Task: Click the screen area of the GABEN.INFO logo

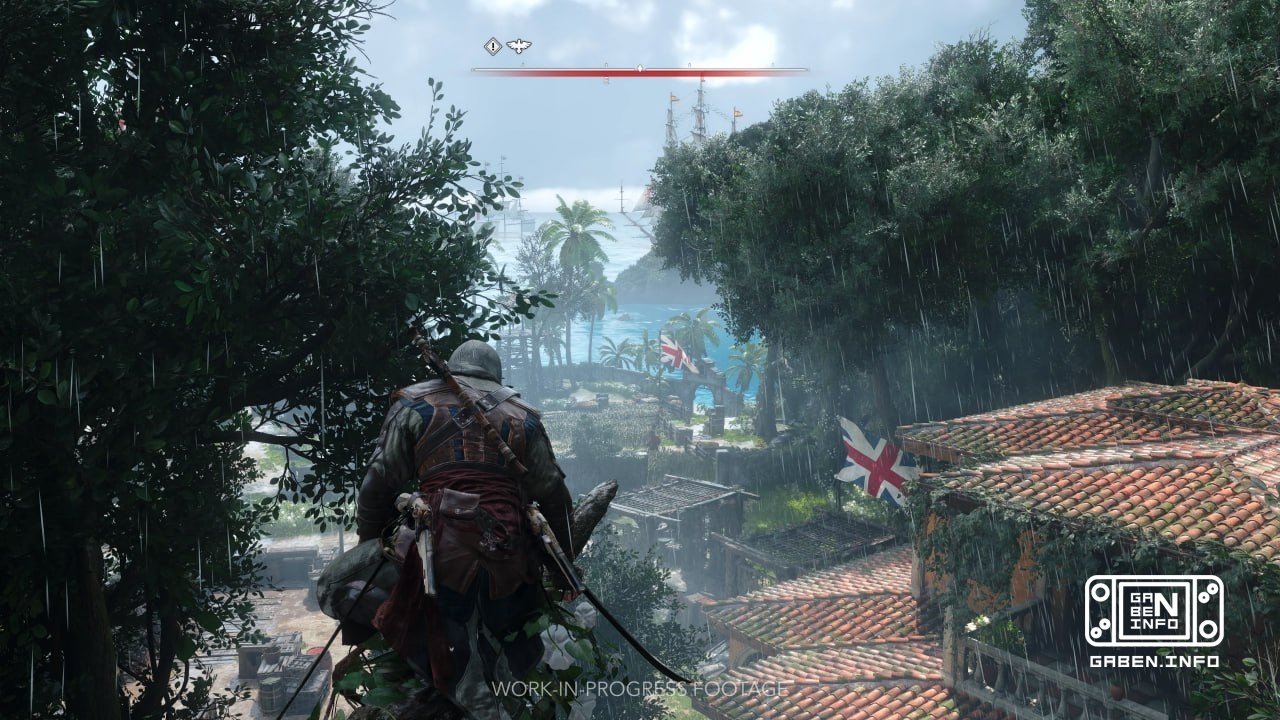Action: coord(1155,611)
